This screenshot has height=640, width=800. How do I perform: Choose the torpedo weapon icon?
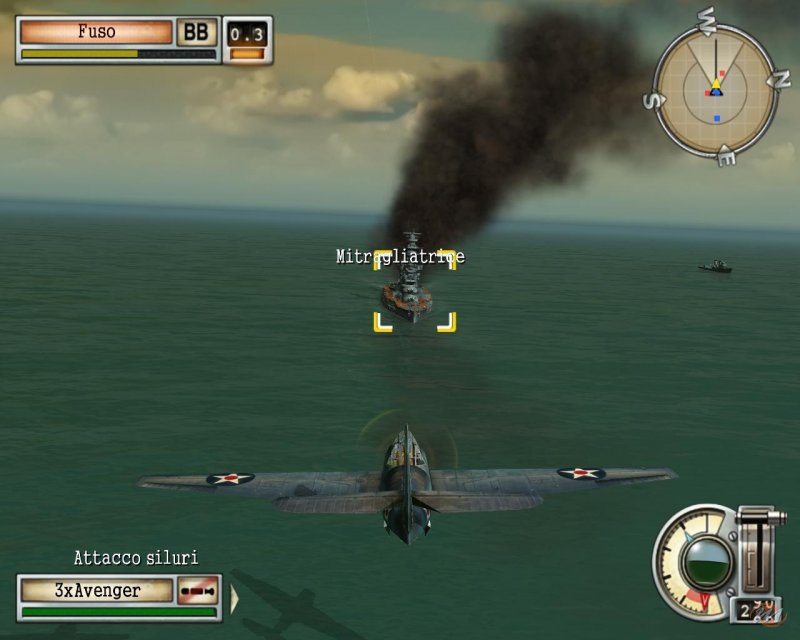tap(198, 591)
